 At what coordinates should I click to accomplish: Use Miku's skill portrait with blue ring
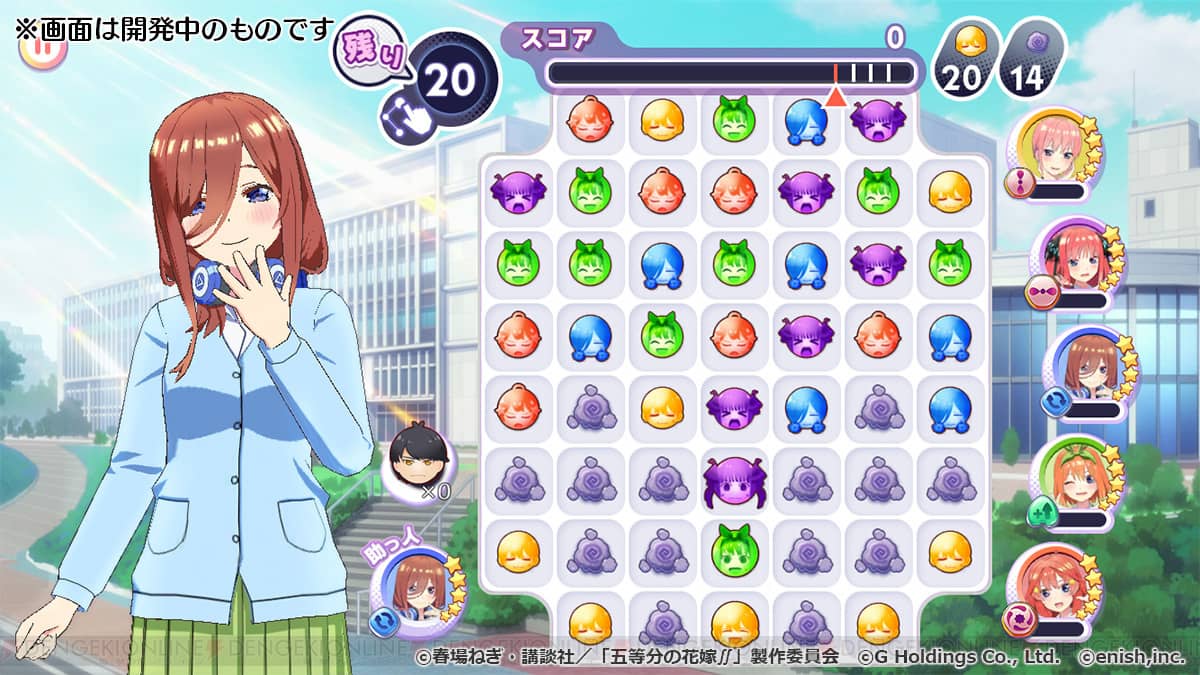click(1084, 368)
